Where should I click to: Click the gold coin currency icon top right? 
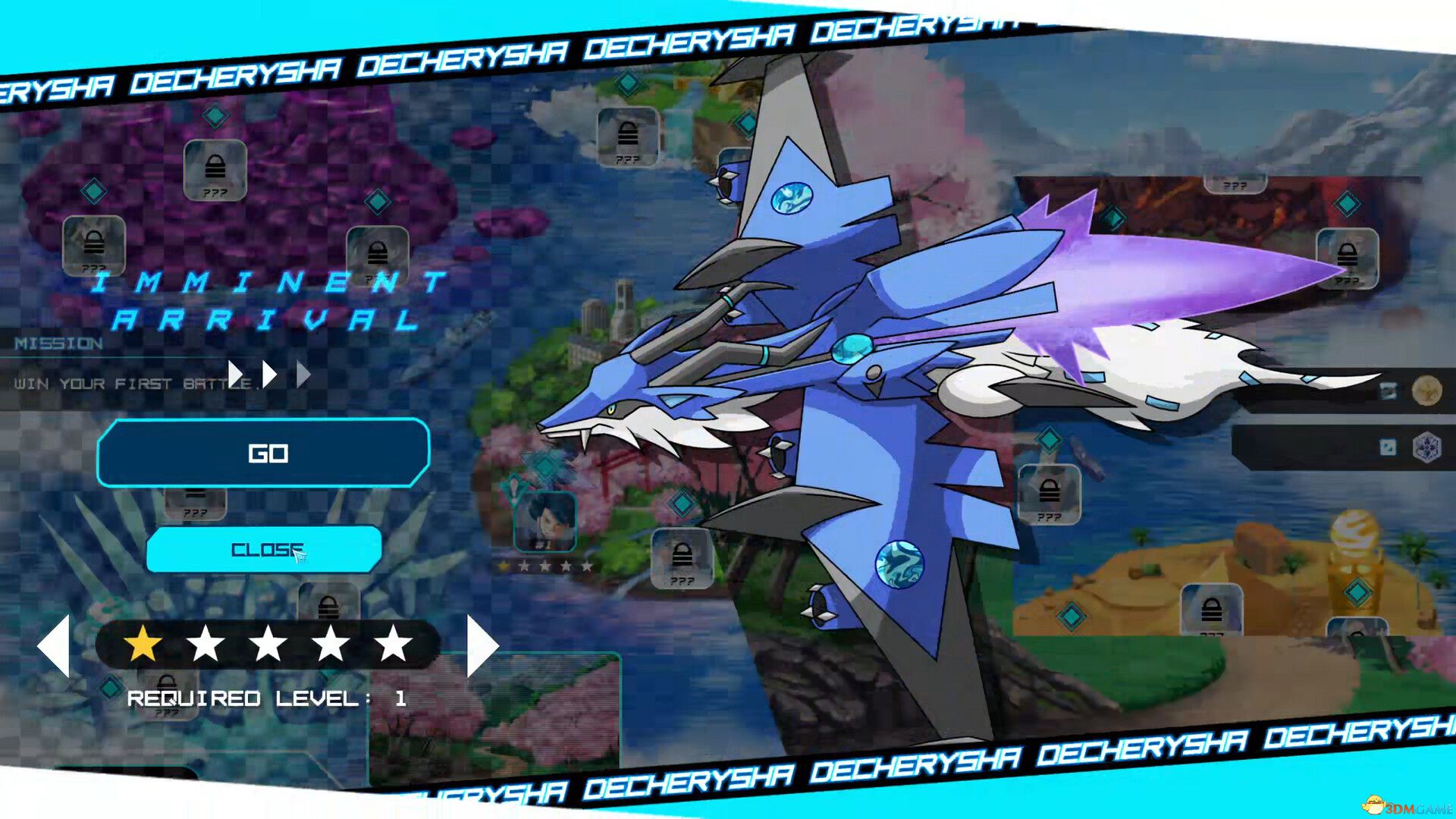pyautogui.click(x=1427, y=391)
